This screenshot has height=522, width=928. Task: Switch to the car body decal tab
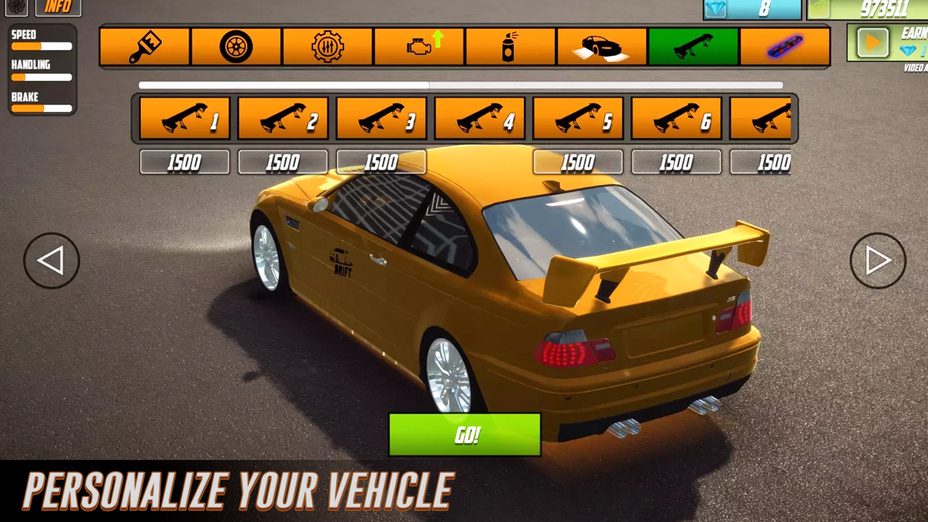(601, 47)
